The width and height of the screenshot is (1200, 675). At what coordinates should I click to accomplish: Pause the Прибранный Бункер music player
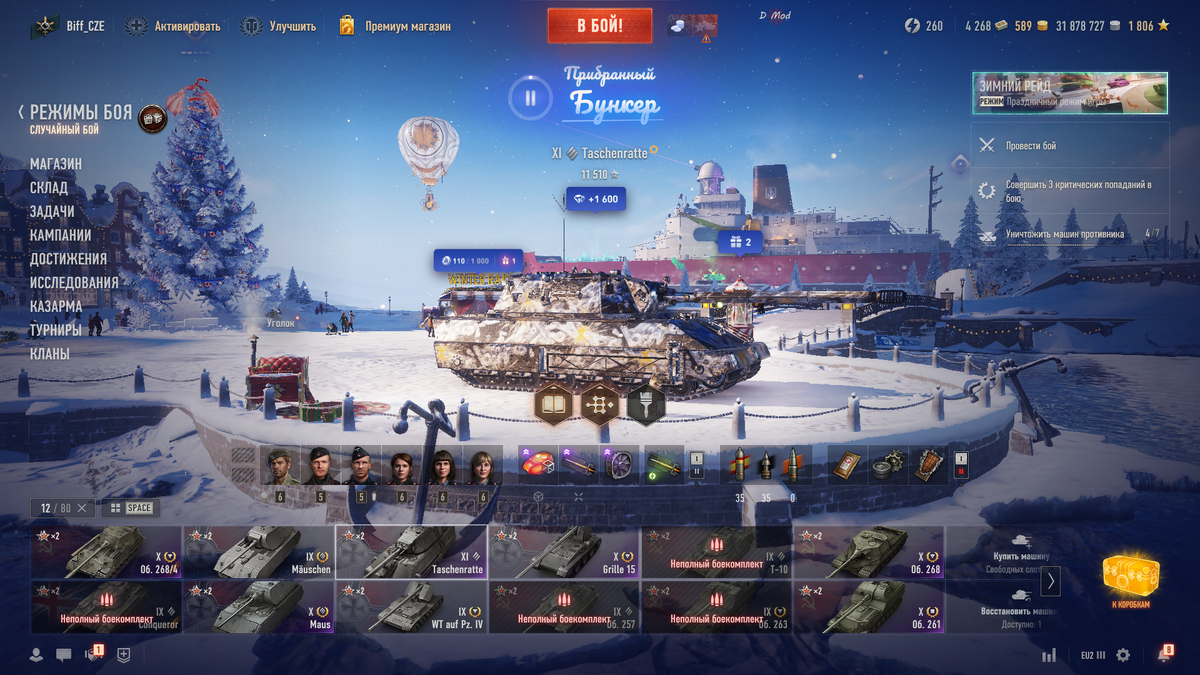click(x=531, y=98)
